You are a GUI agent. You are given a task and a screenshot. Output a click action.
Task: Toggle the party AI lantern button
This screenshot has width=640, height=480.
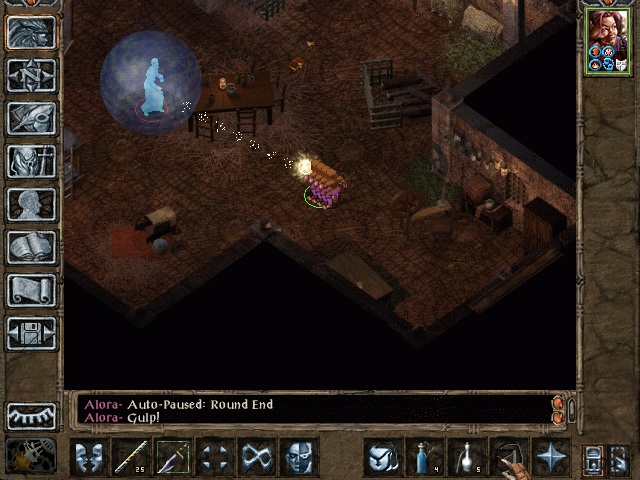[592, 458]
